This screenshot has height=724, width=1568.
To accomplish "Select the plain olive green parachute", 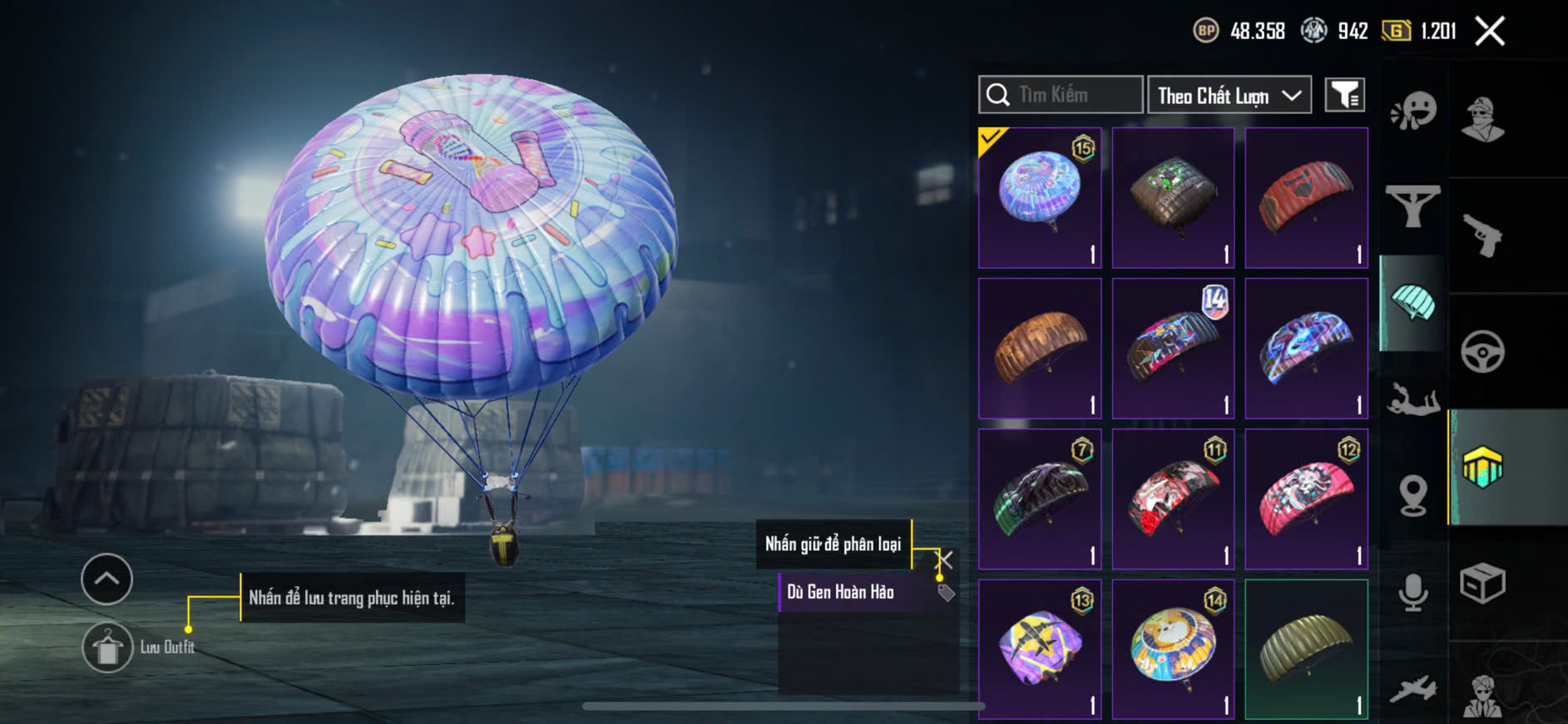I will coord(1306,649).
